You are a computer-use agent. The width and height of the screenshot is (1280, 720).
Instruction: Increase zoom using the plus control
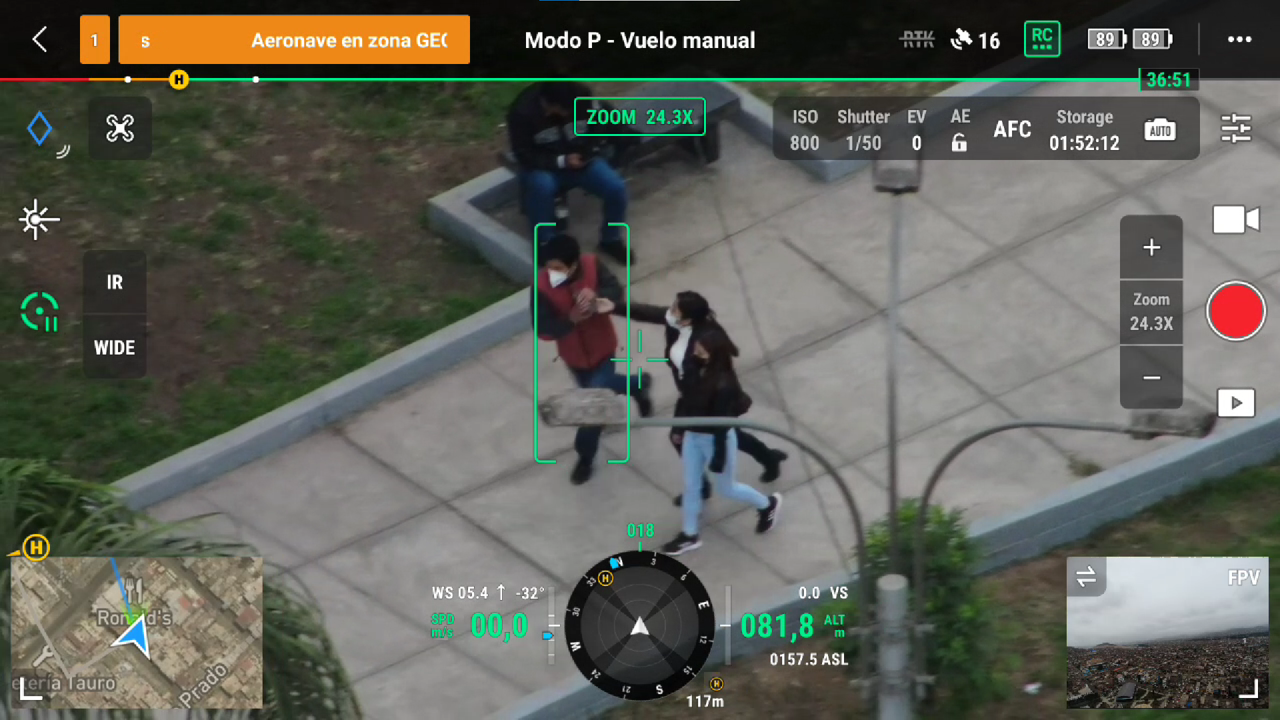(x=1151, y=247)
